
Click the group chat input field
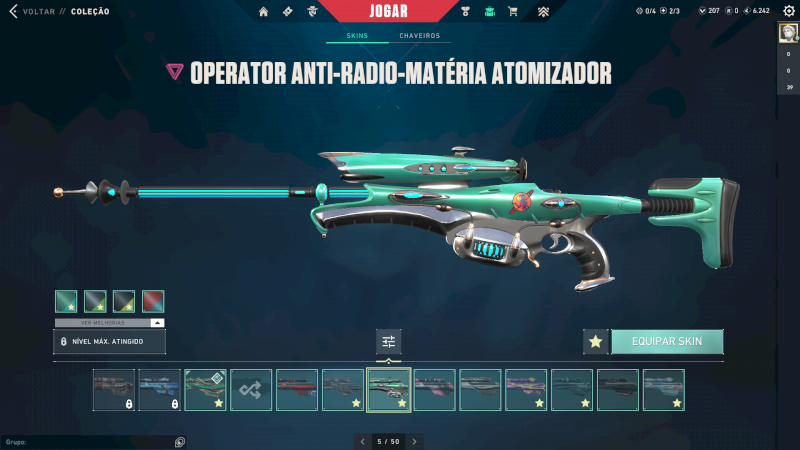(90, 441)
